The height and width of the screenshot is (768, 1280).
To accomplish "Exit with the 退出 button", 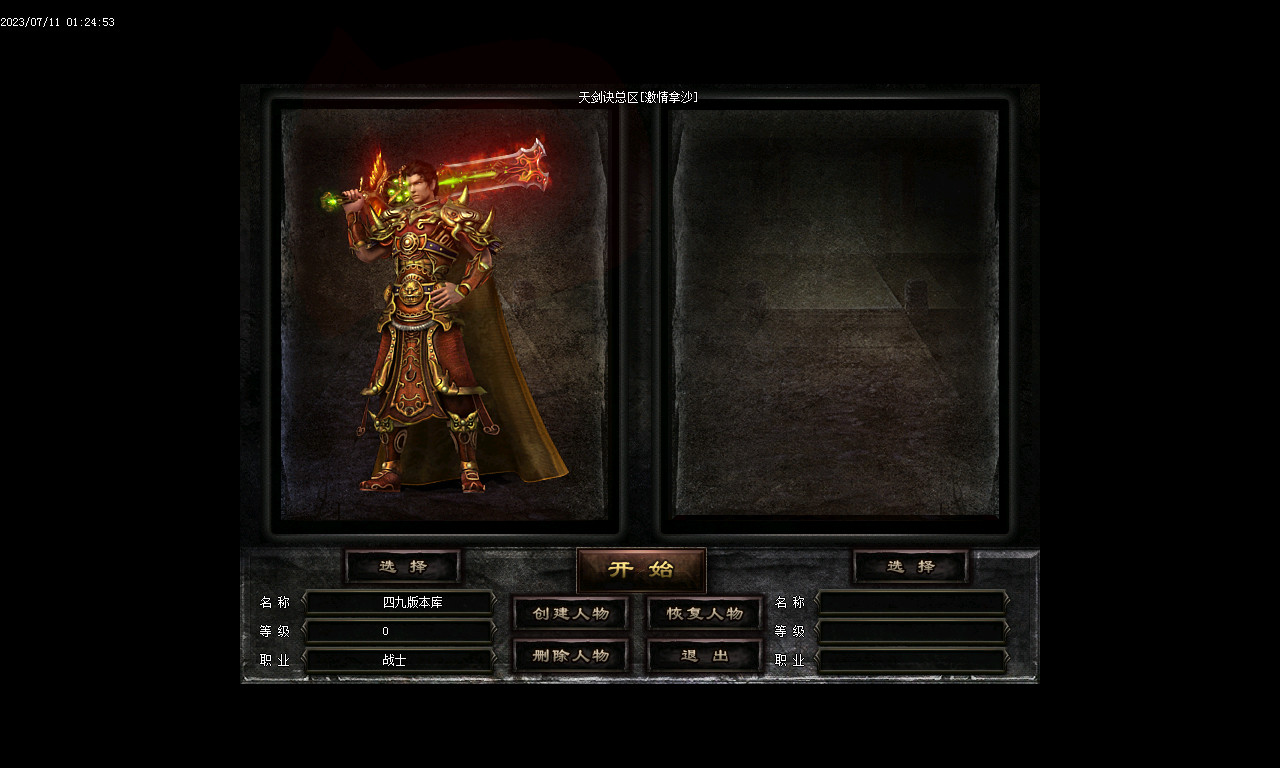I will [x=705, y=656].
